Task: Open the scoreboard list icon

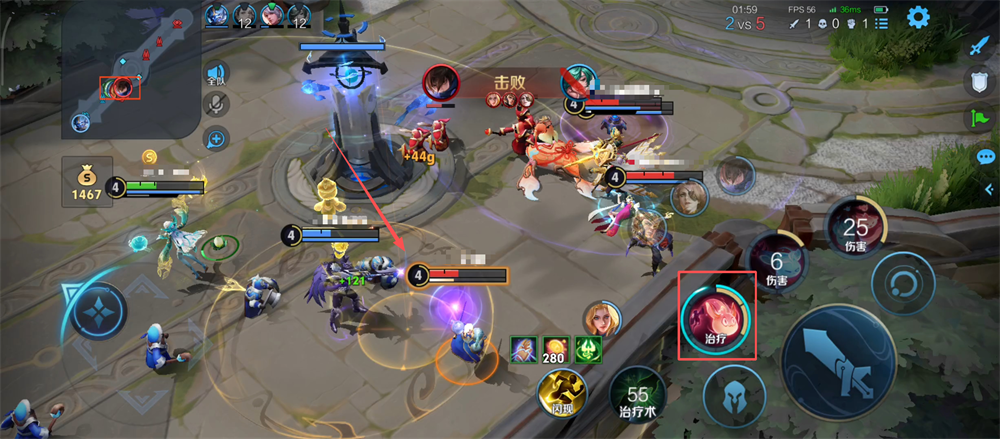Action: tap(881, 23)
